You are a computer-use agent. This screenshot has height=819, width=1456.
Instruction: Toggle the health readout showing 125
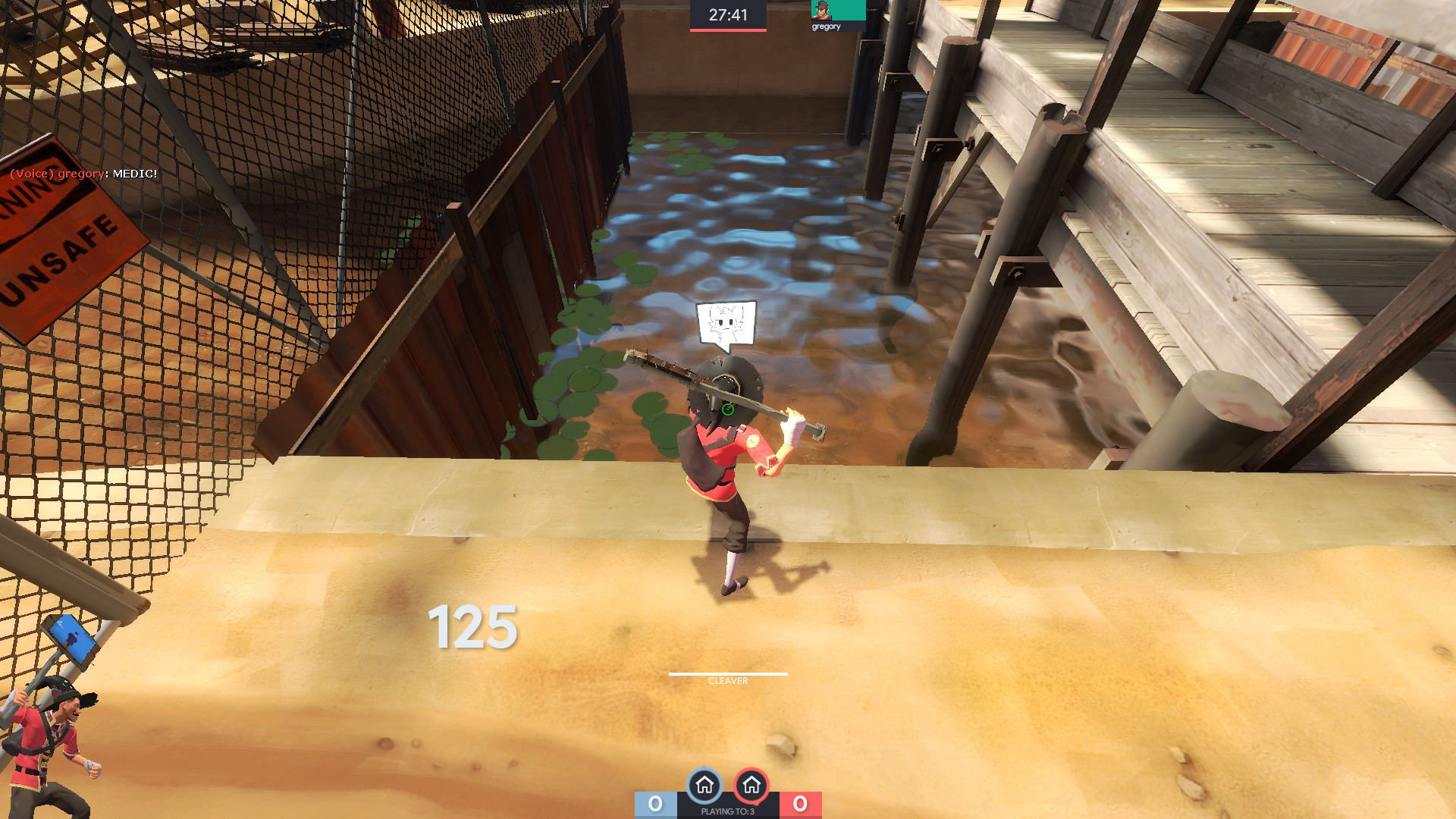(x=472, y=628)
